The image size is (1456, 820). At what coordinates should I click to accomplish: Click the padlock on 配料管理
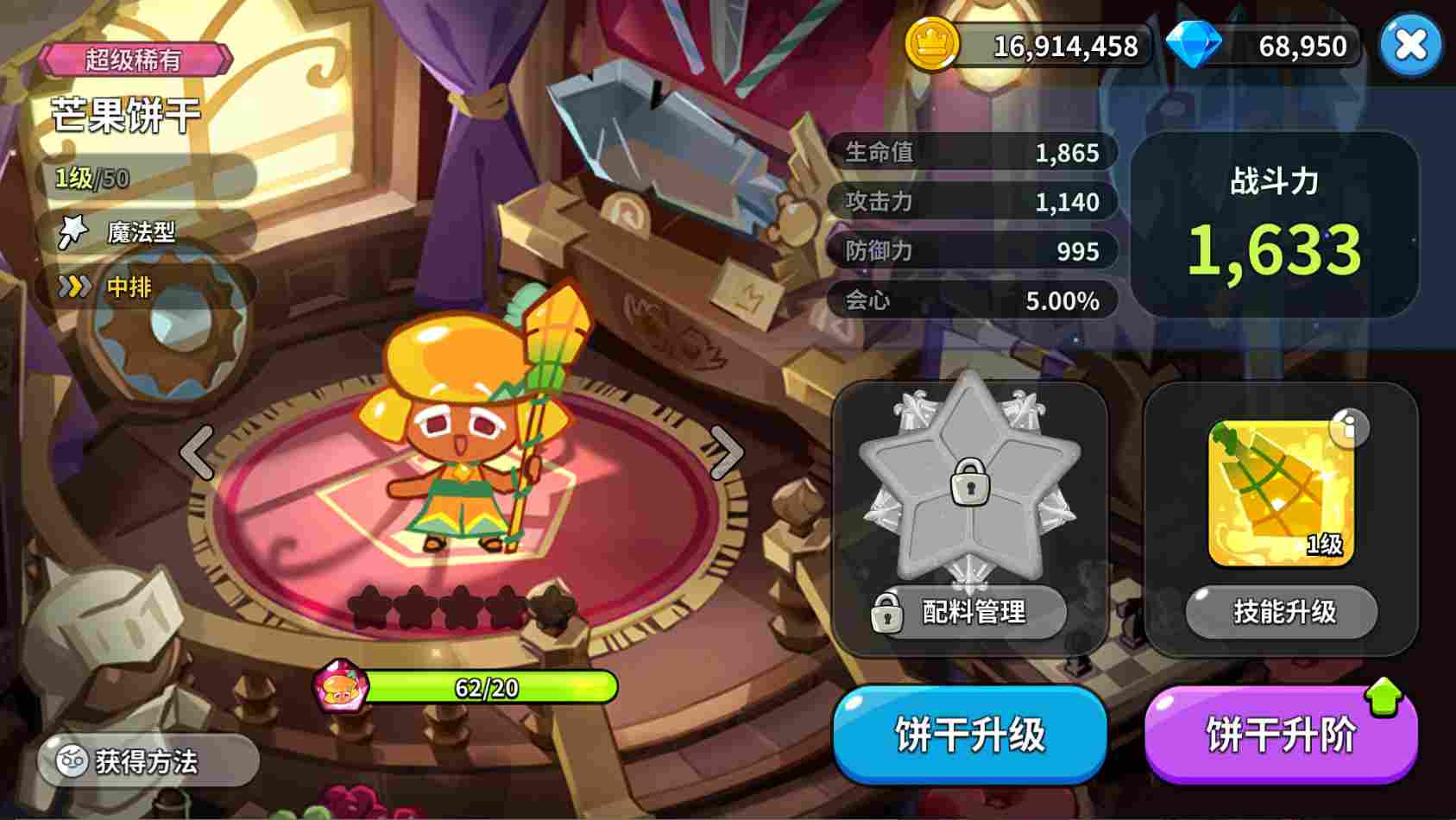886,613
